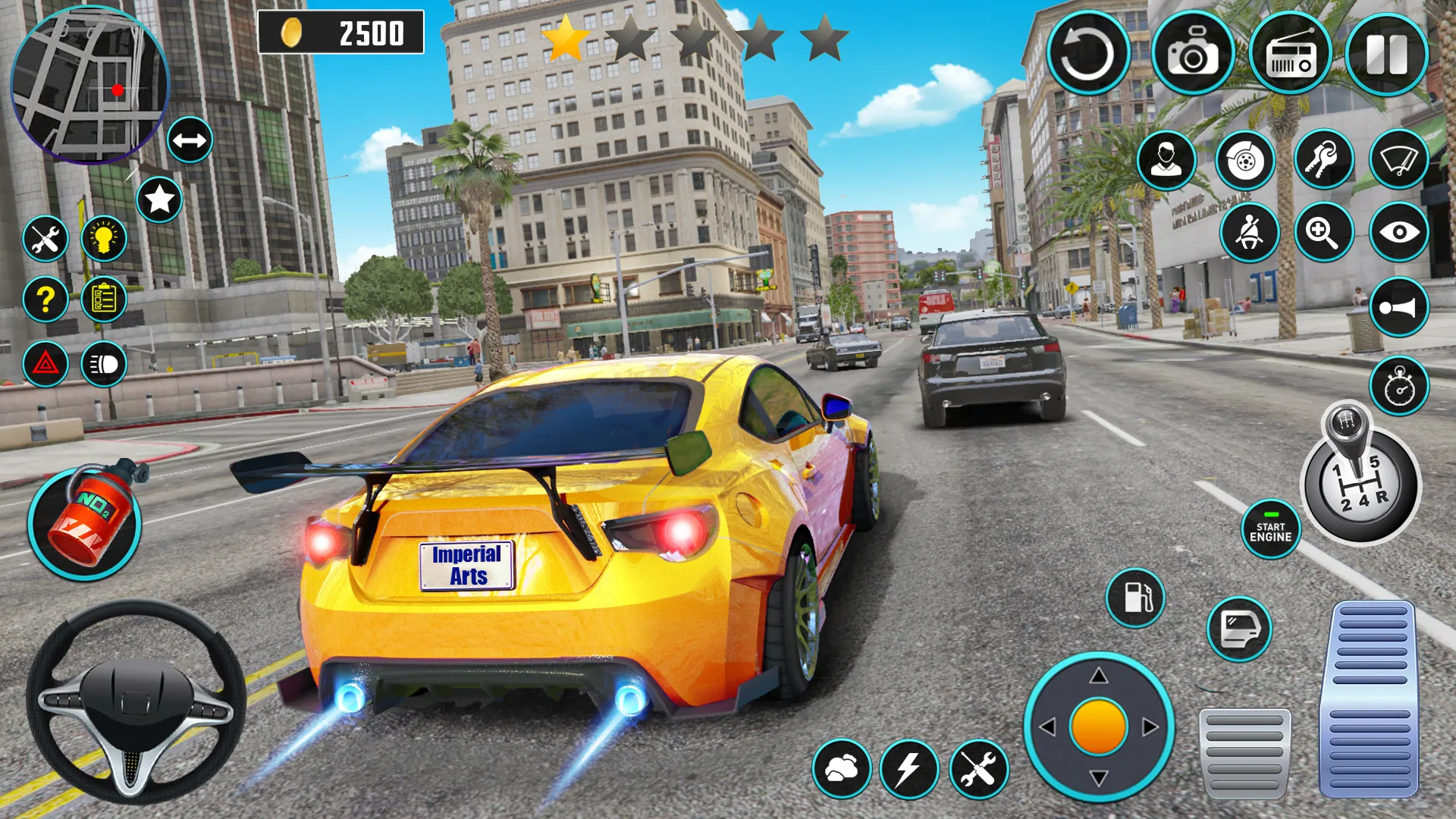Screen dimensions: 1456x819
Task: Select the car keys icon
Action: coord(1322,161)
